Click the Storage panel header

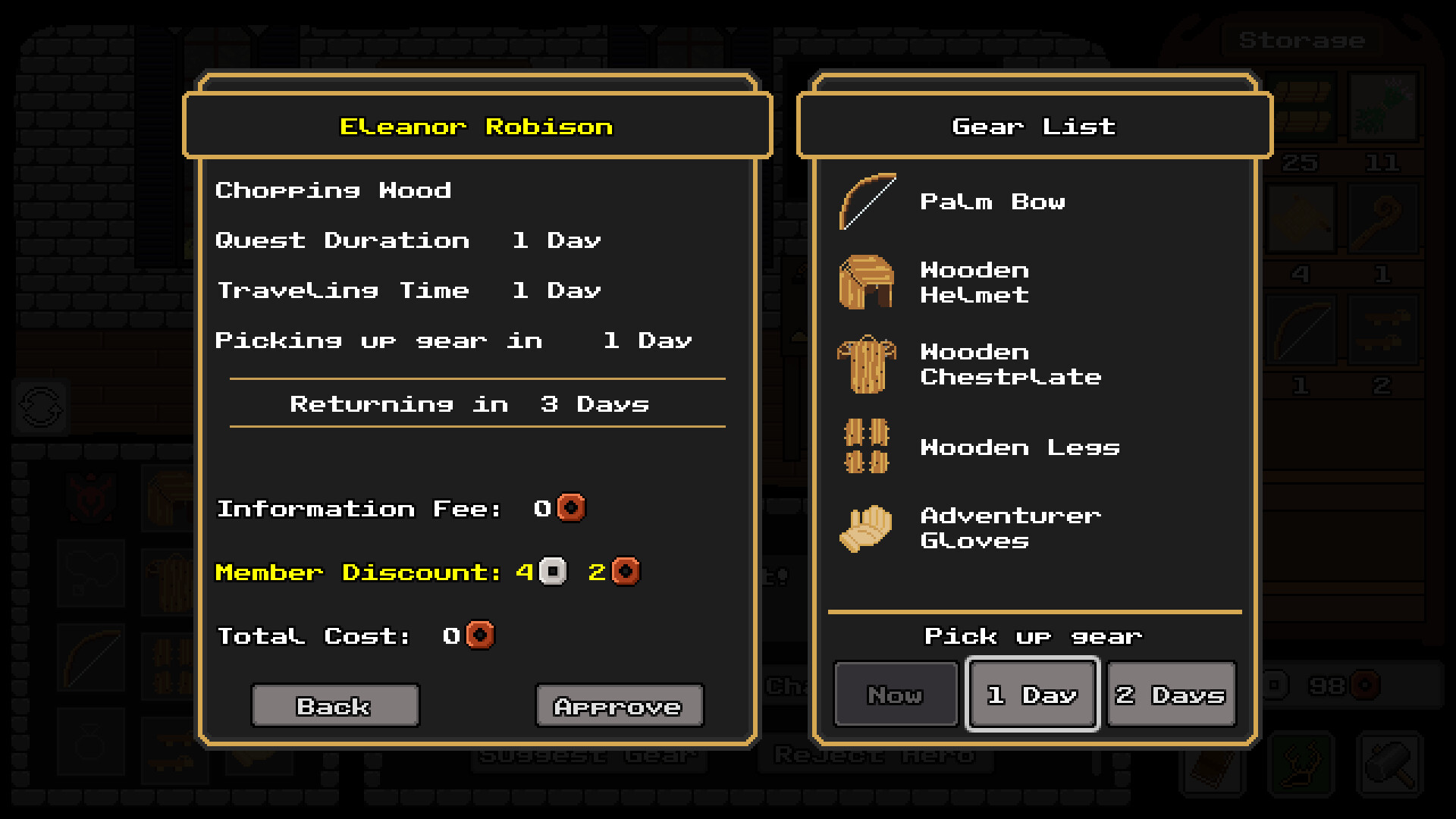pyautogui.click(x=1301, y=41)
